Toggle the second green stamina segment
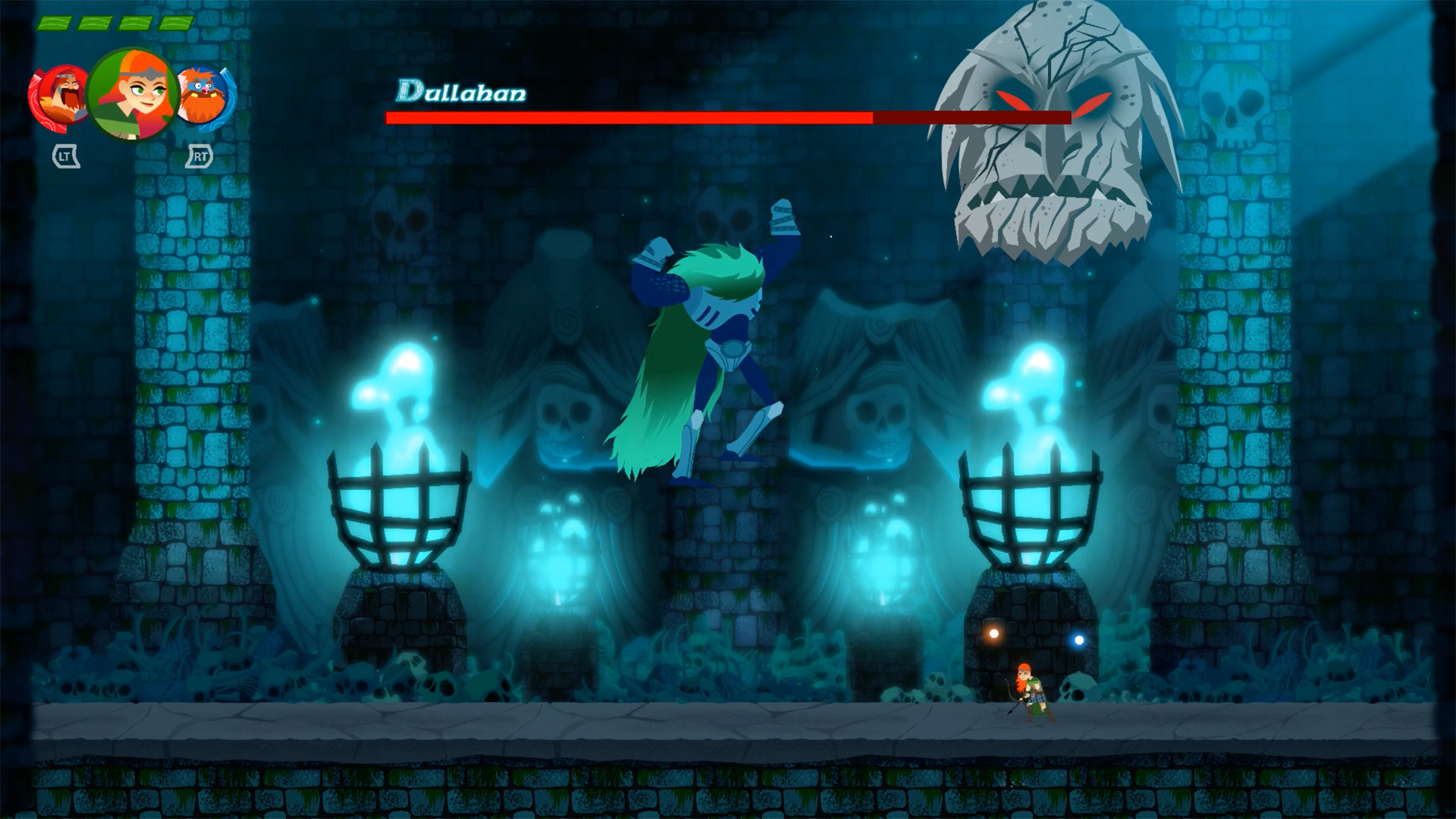 (x=95, y=24)
